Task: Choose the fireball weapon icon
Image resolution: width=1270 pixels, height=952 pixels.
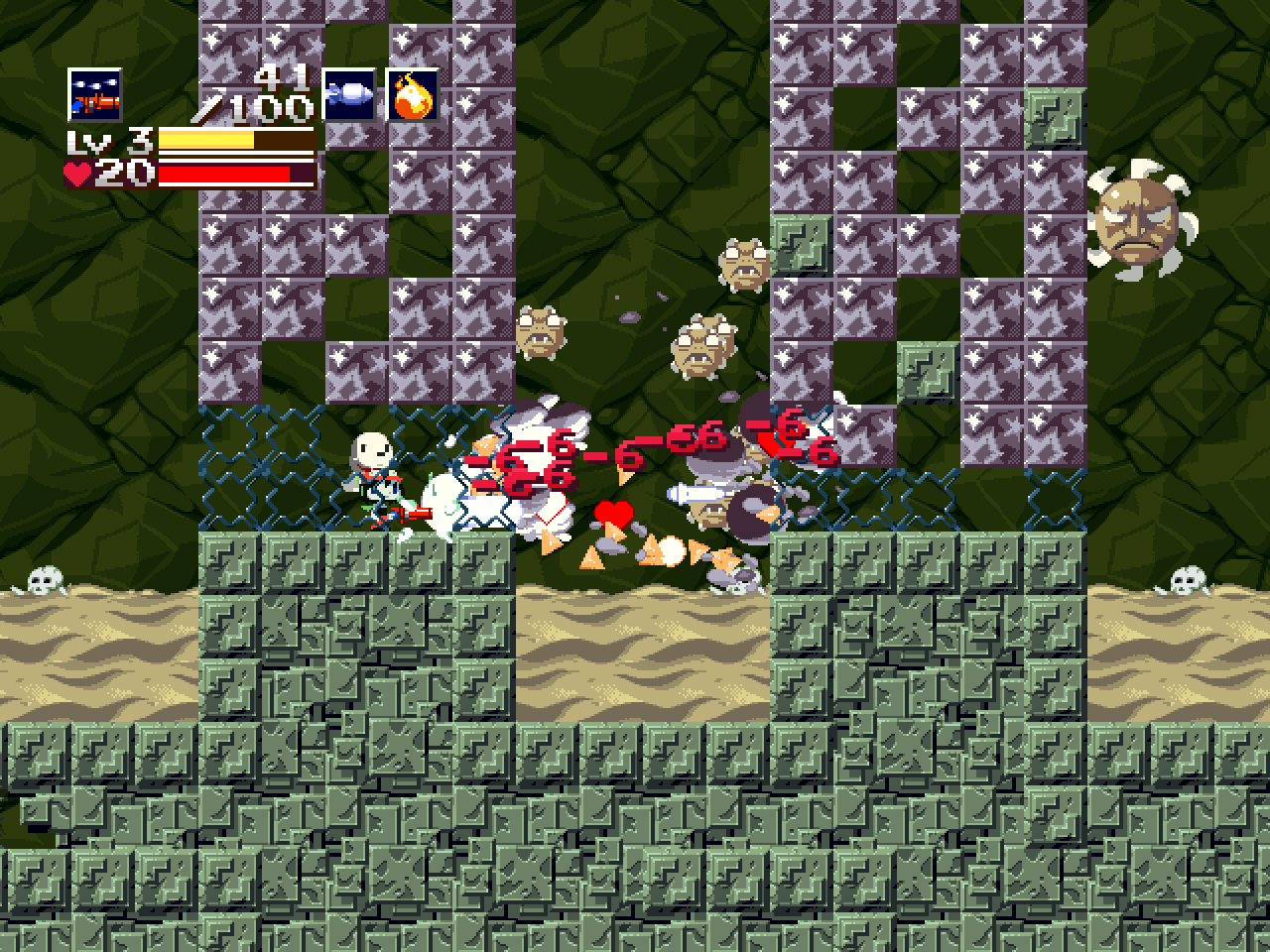Action: coord(412,94)
